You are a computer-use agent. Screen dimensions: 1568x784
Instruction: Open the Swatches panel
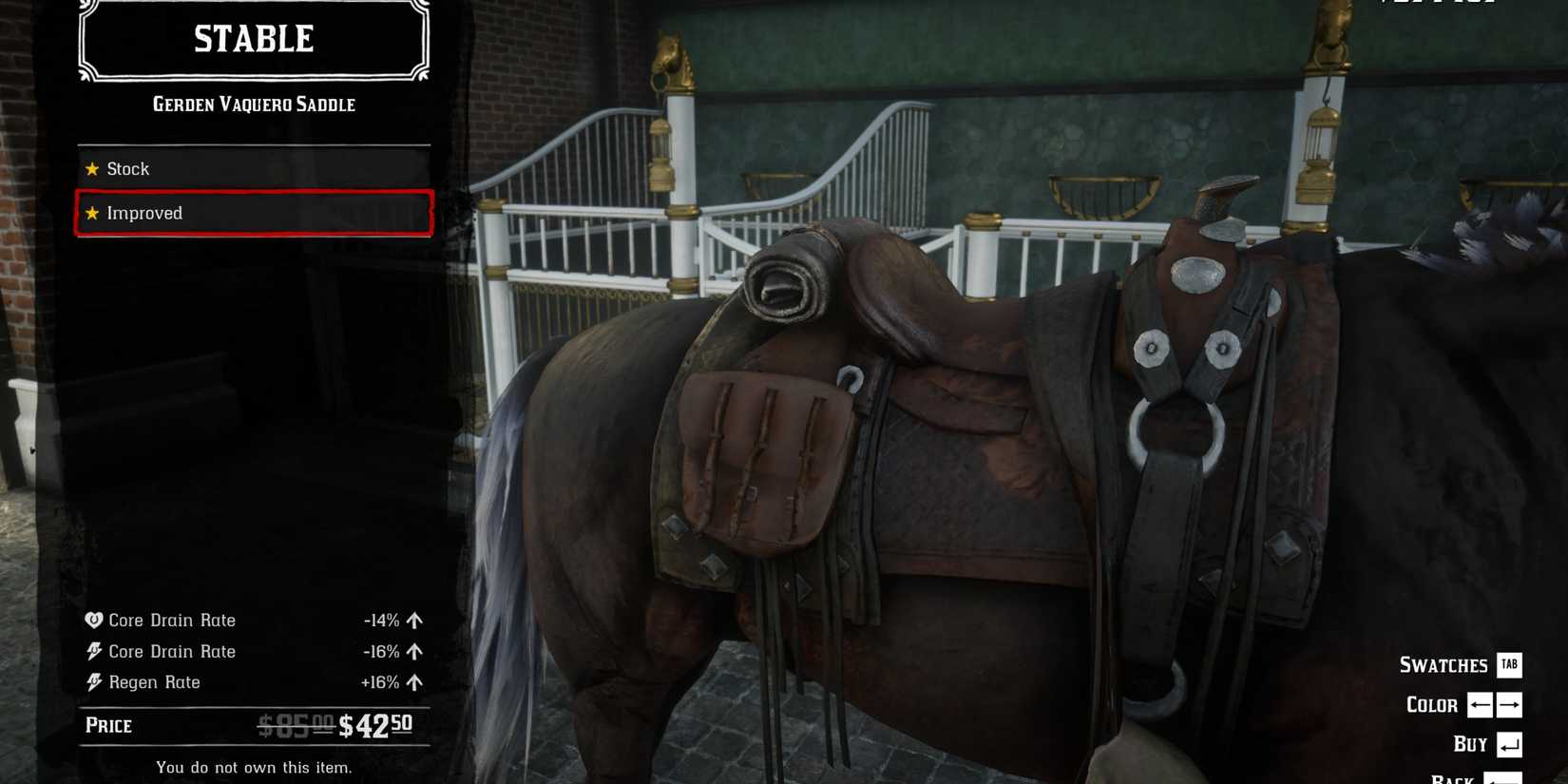[1444, 665]
